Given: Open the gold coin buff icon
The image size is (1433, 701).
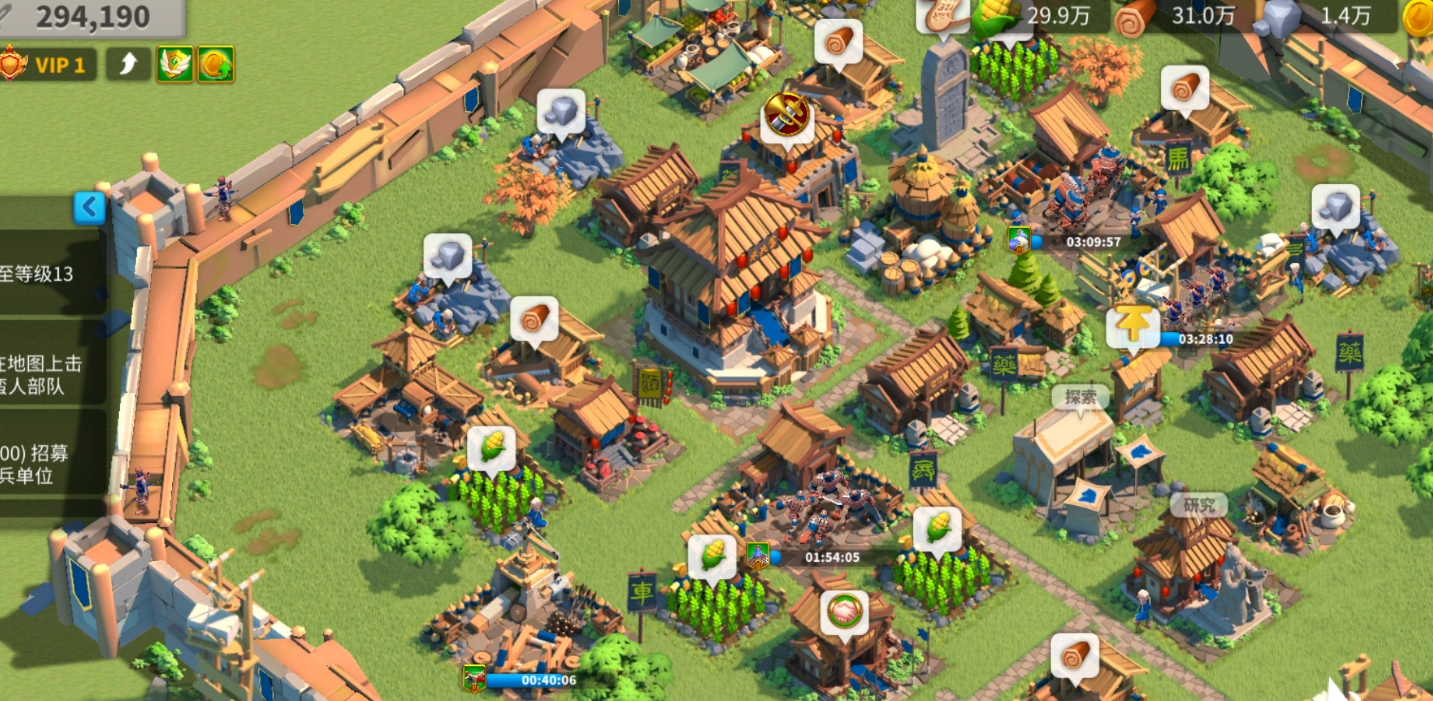Looking at the screenshot, I should tap(216, 65).
